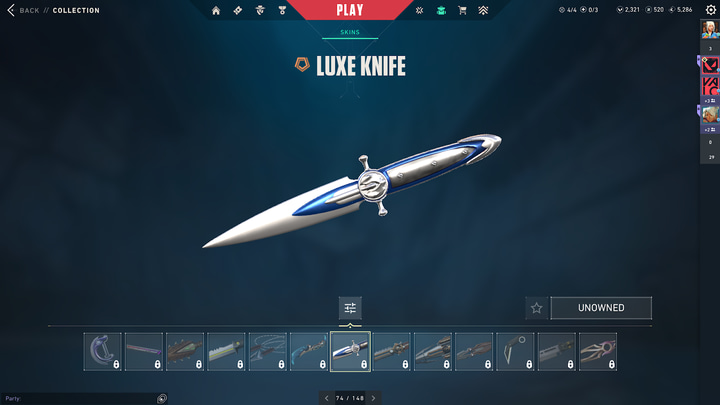The height and width of the screenshot is (405, 720).
Task: Go to the next skins page arrow
Action: pyautogui.click(x=374, y=398)
